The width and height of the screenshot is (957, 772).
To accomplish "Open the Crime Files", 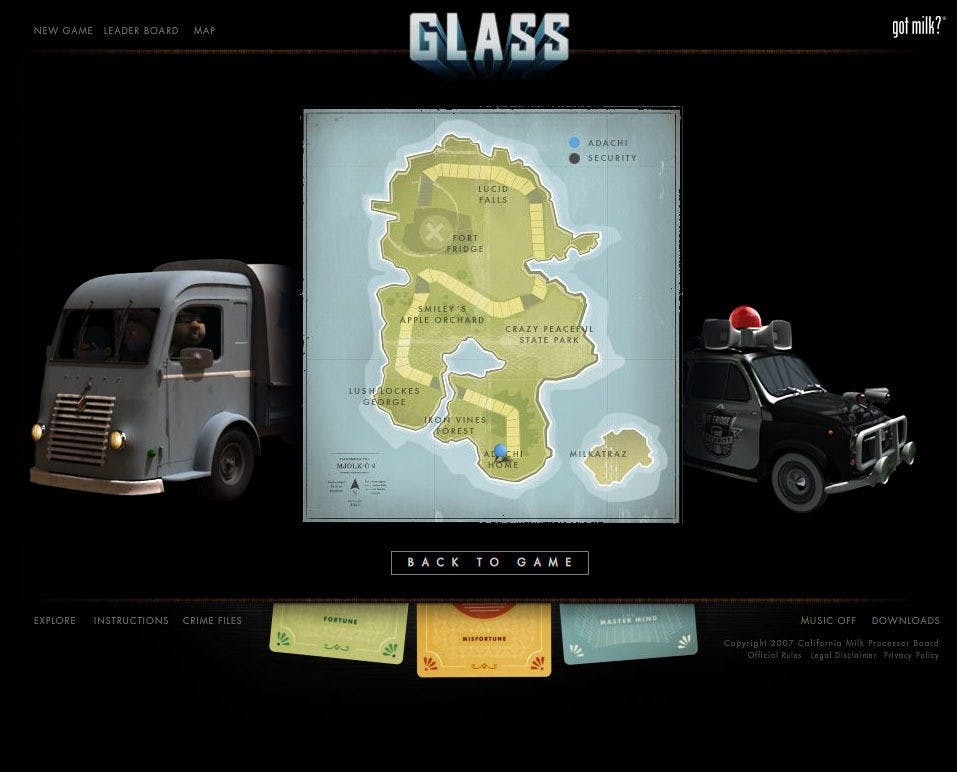I will tap(212, 621).
